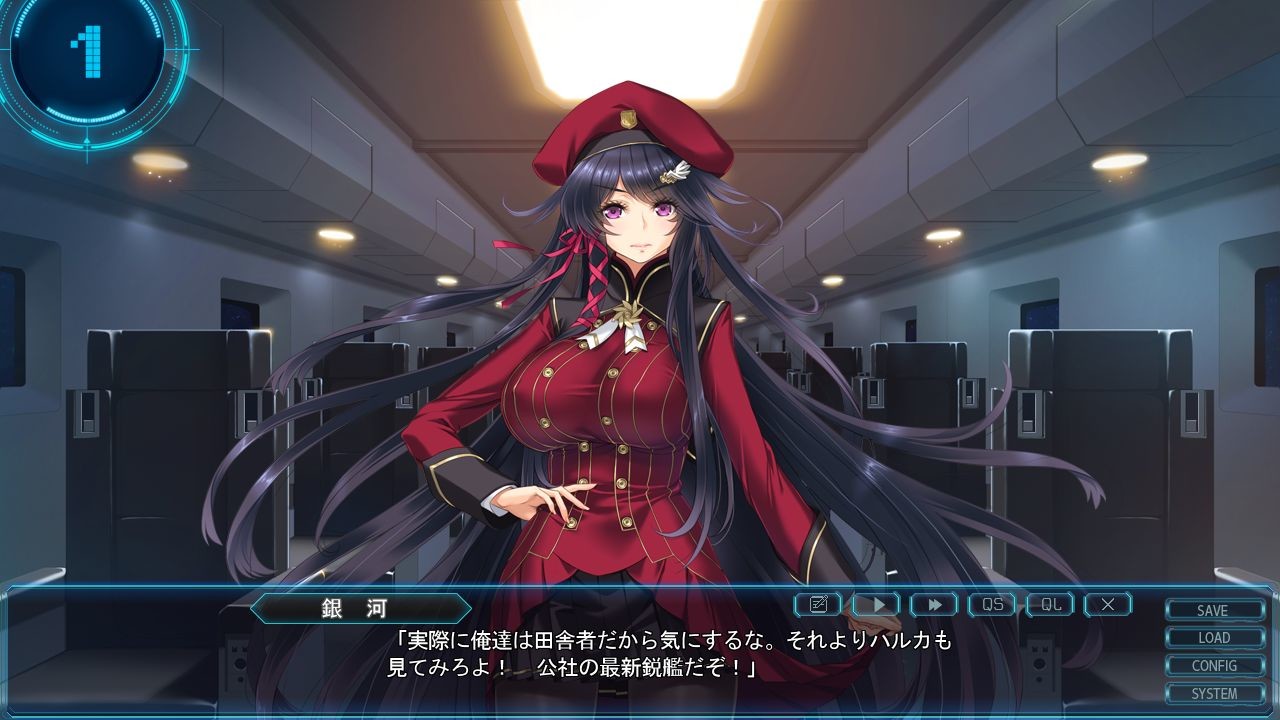Open the backlog with the notepad icon
This screenshot has width=1280, height=720.
point(818,604)
